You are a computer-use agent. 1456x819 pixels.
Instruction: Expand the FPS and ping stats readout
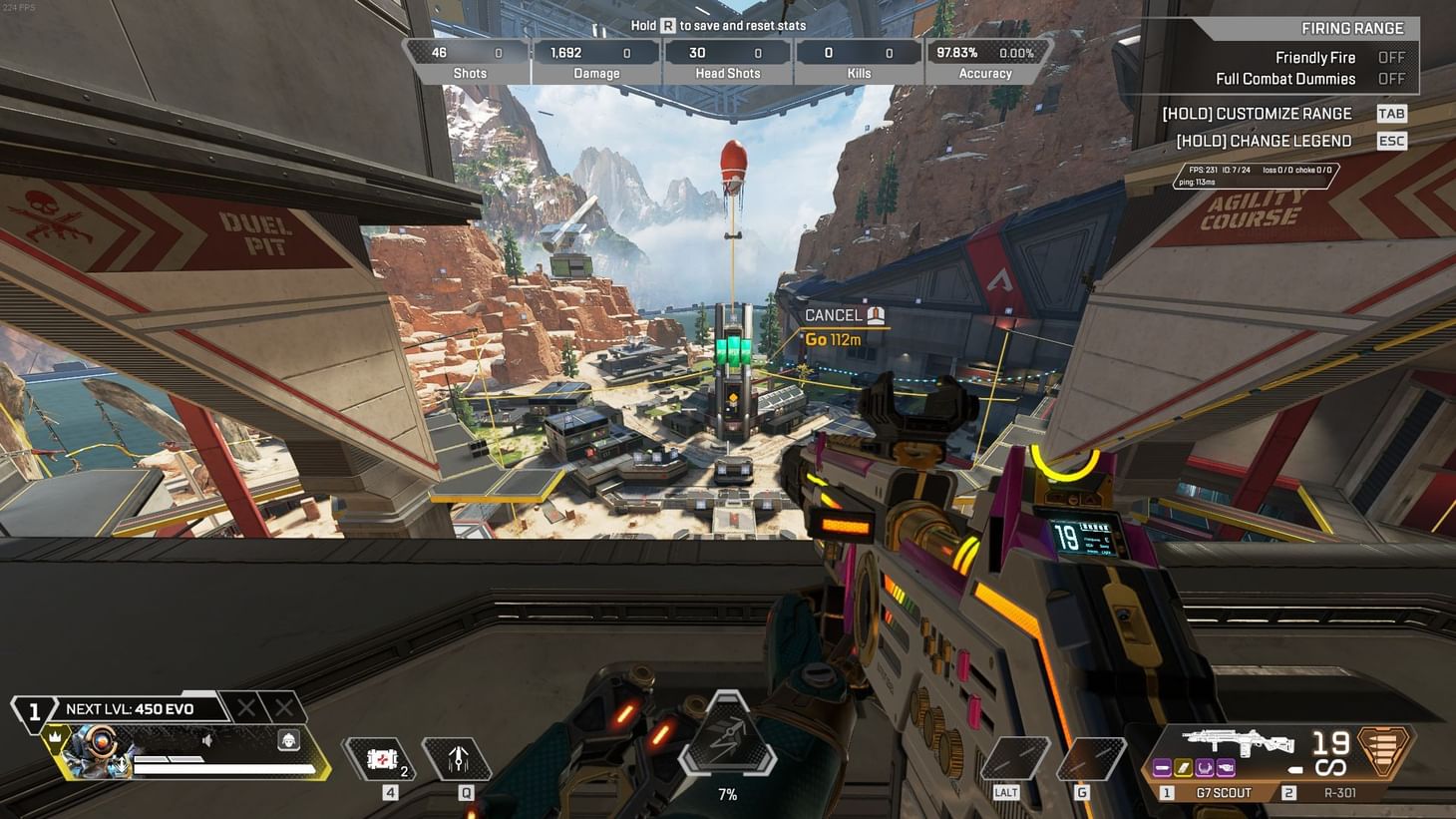coord(1255,174)
